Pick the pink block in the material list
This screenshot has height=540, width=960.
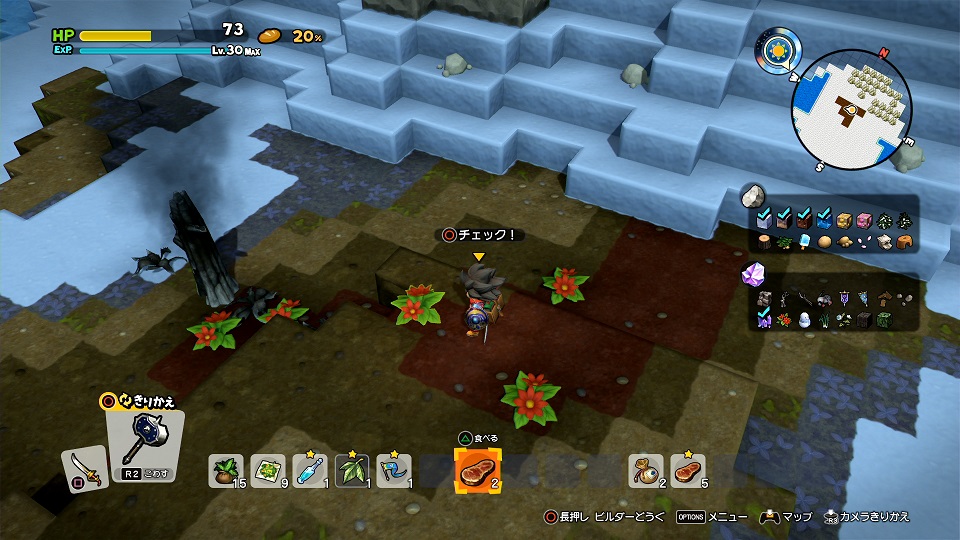tap(864, 221)
